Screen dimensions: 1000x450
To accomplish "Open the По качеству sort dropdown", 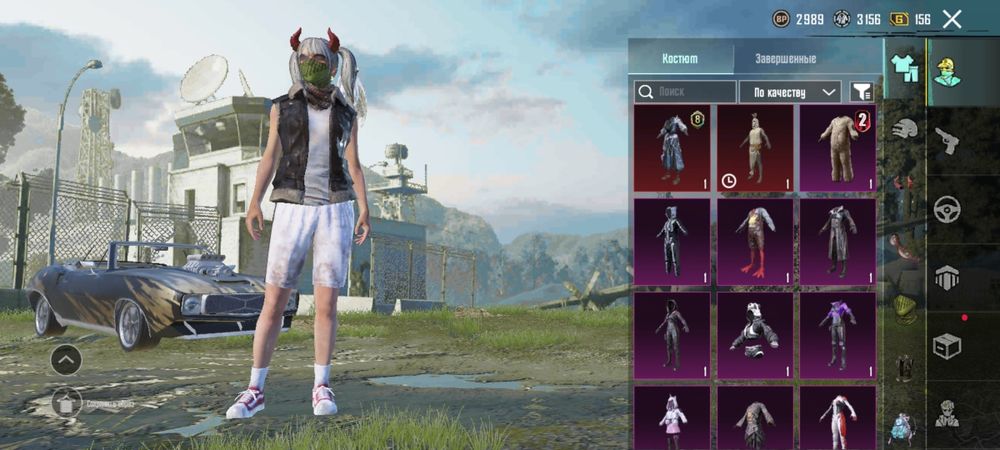I will (x=790, y=92).
